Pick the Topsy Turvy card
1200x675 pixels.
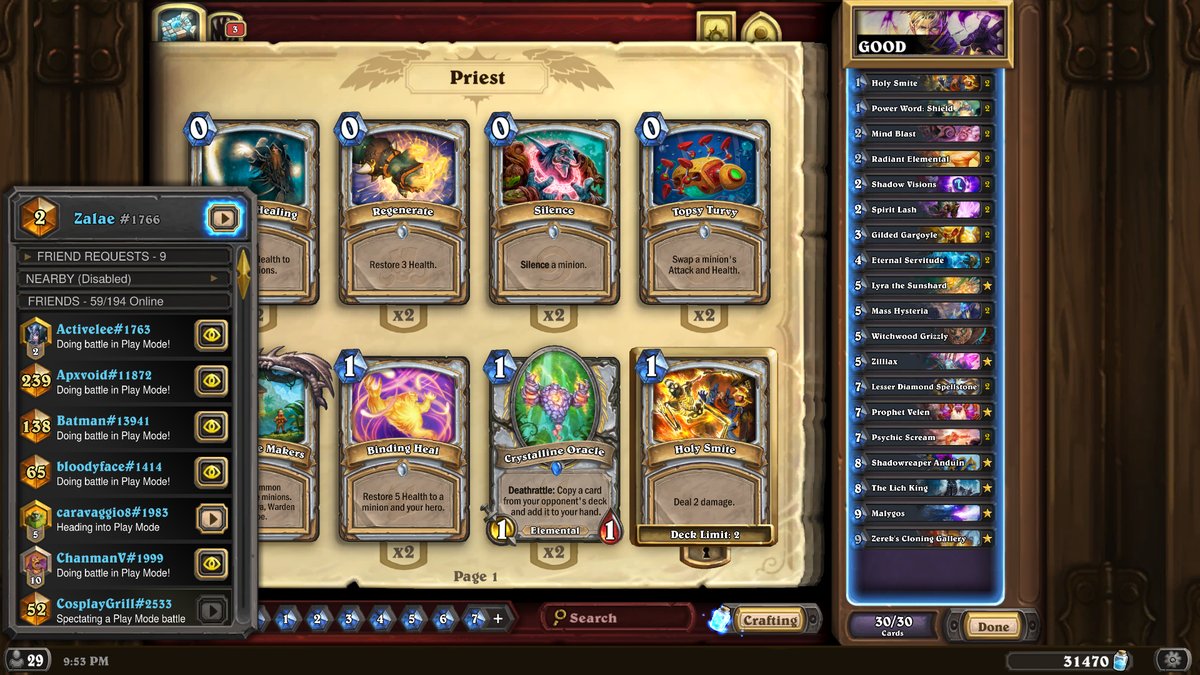click(x=704, y=210)
